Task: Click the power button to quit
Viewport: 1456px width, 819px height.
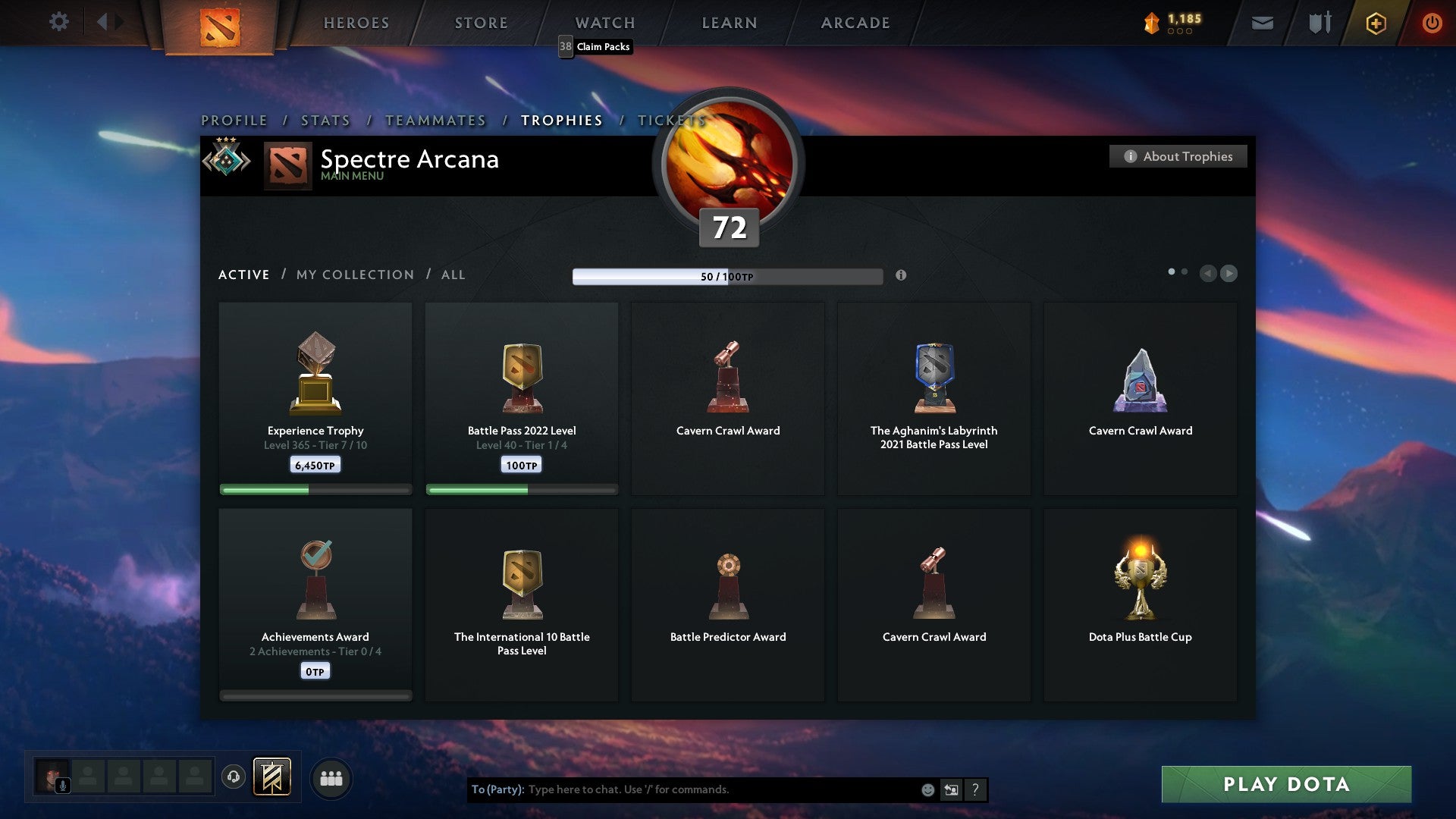Action: click(1432, 23)
